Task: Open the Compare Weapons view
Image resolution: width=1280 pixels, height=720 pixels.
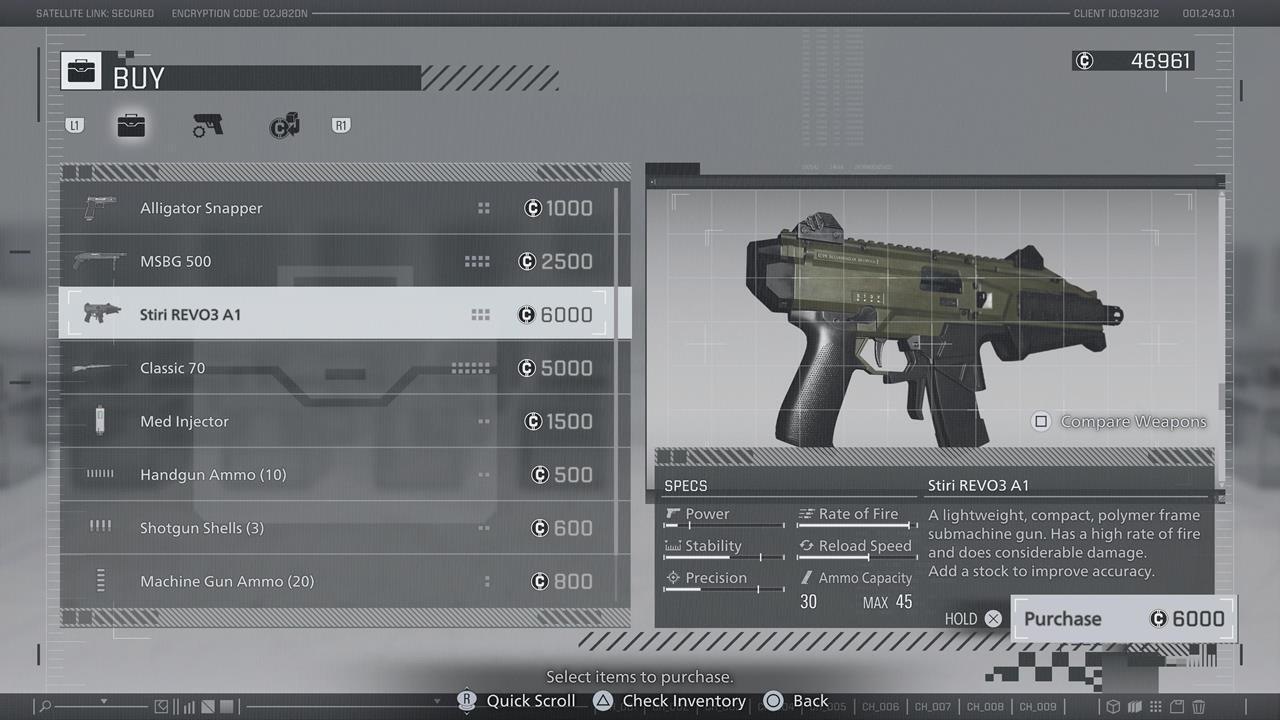Action: [1120, 421]
